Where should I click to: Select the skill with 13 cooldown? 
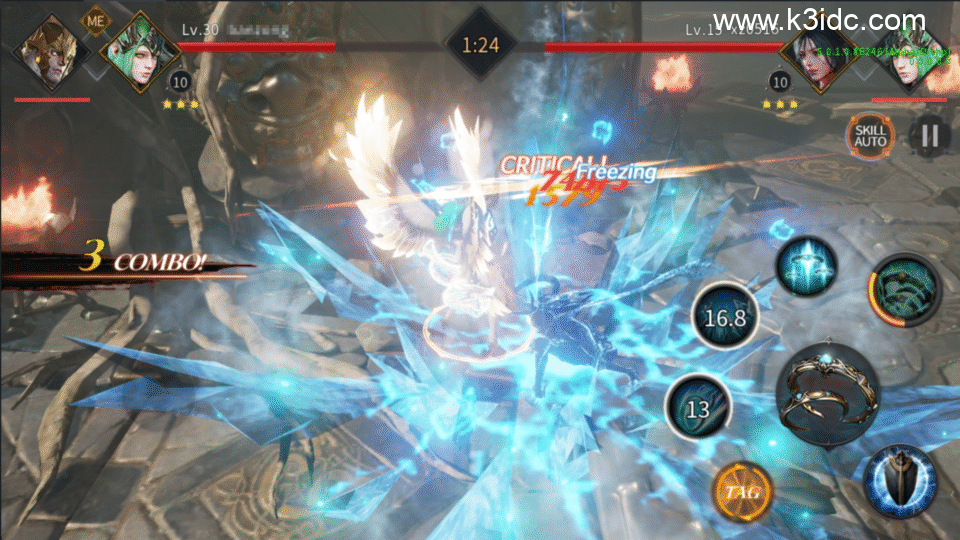tap(698, 408)
